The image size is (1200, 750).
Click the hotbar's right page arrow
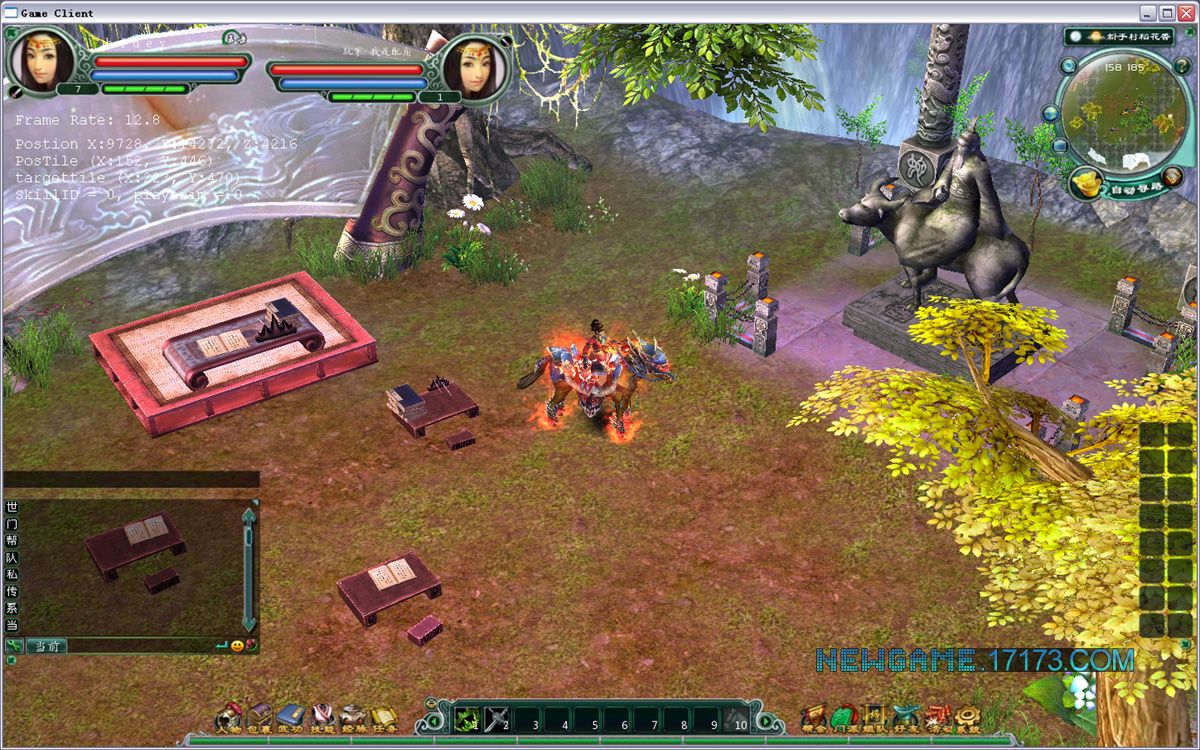tap(767, 719)
